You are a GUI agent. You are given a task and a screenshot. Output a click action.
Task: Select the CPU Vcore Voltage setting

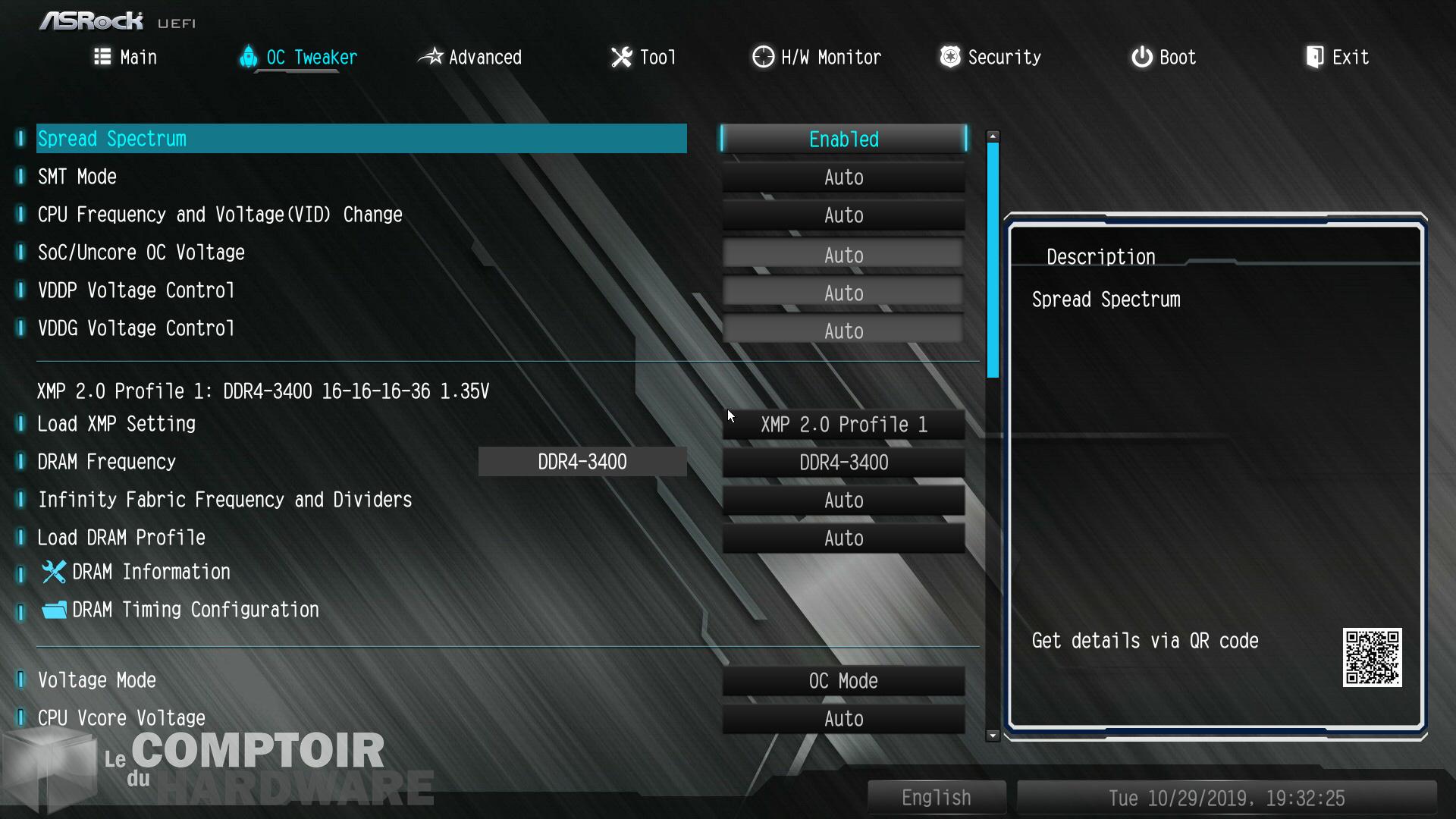[x=121, y=718]
